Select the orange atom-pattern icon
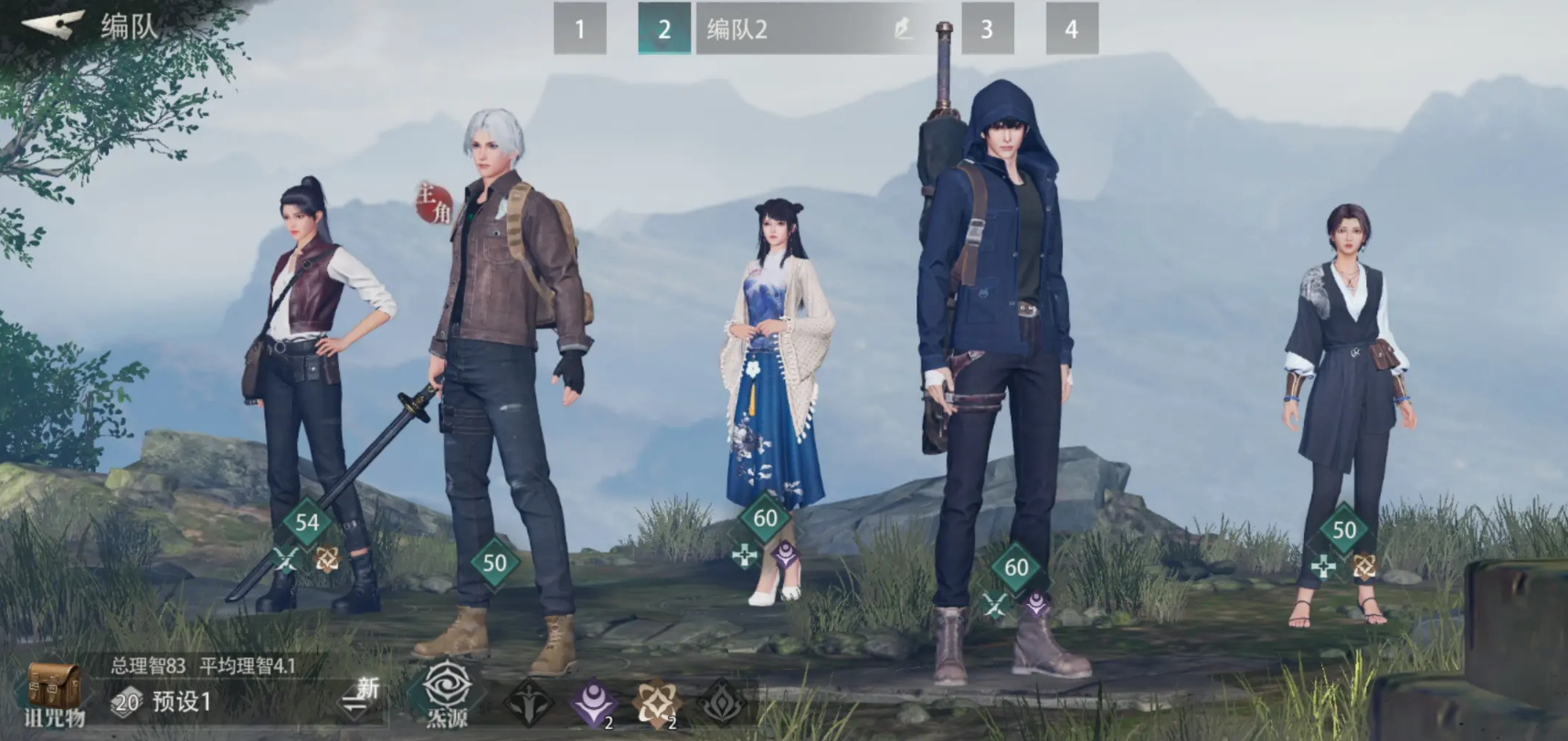Image resolution: width=1568 pixels, height=741 pixels. pos(655,703)
